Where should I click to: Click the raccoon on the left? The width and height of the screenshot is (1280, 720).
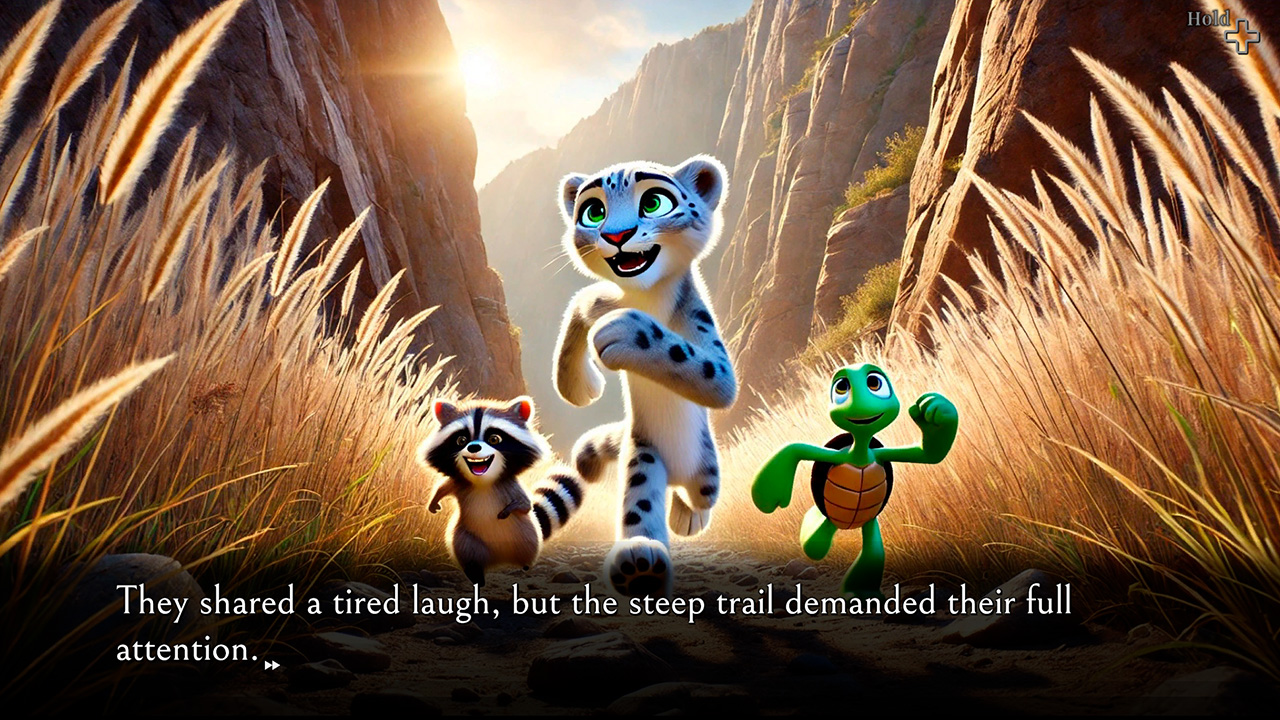point(480,480)
